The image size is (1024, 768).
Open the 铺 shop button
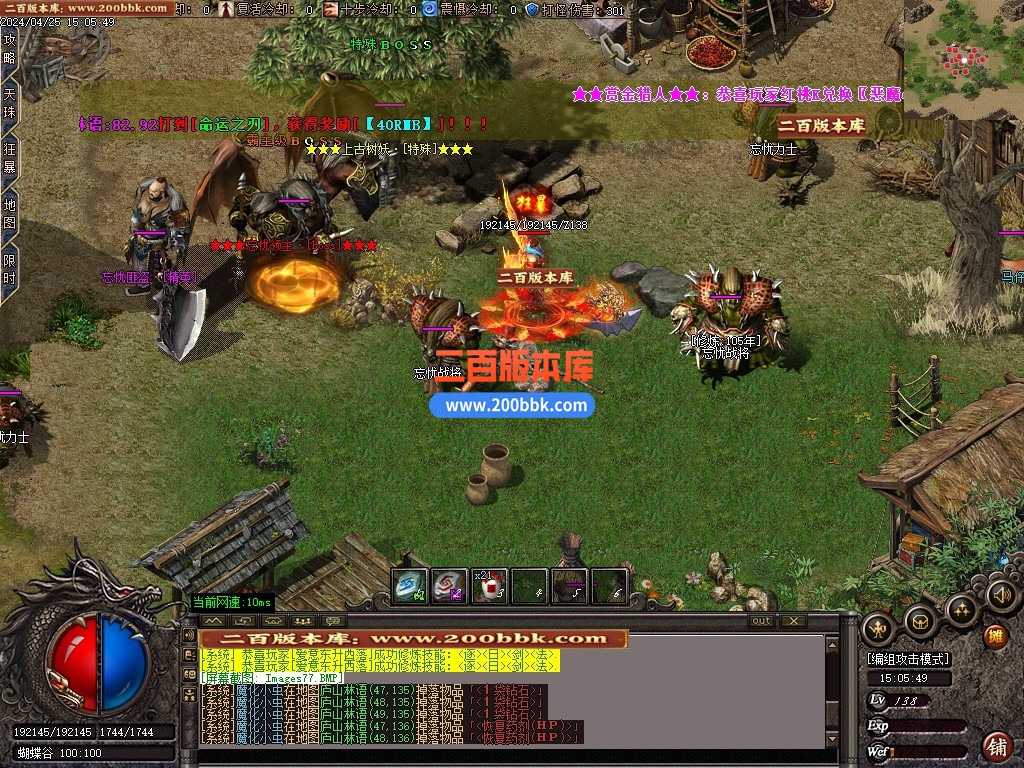coord(997,745)
